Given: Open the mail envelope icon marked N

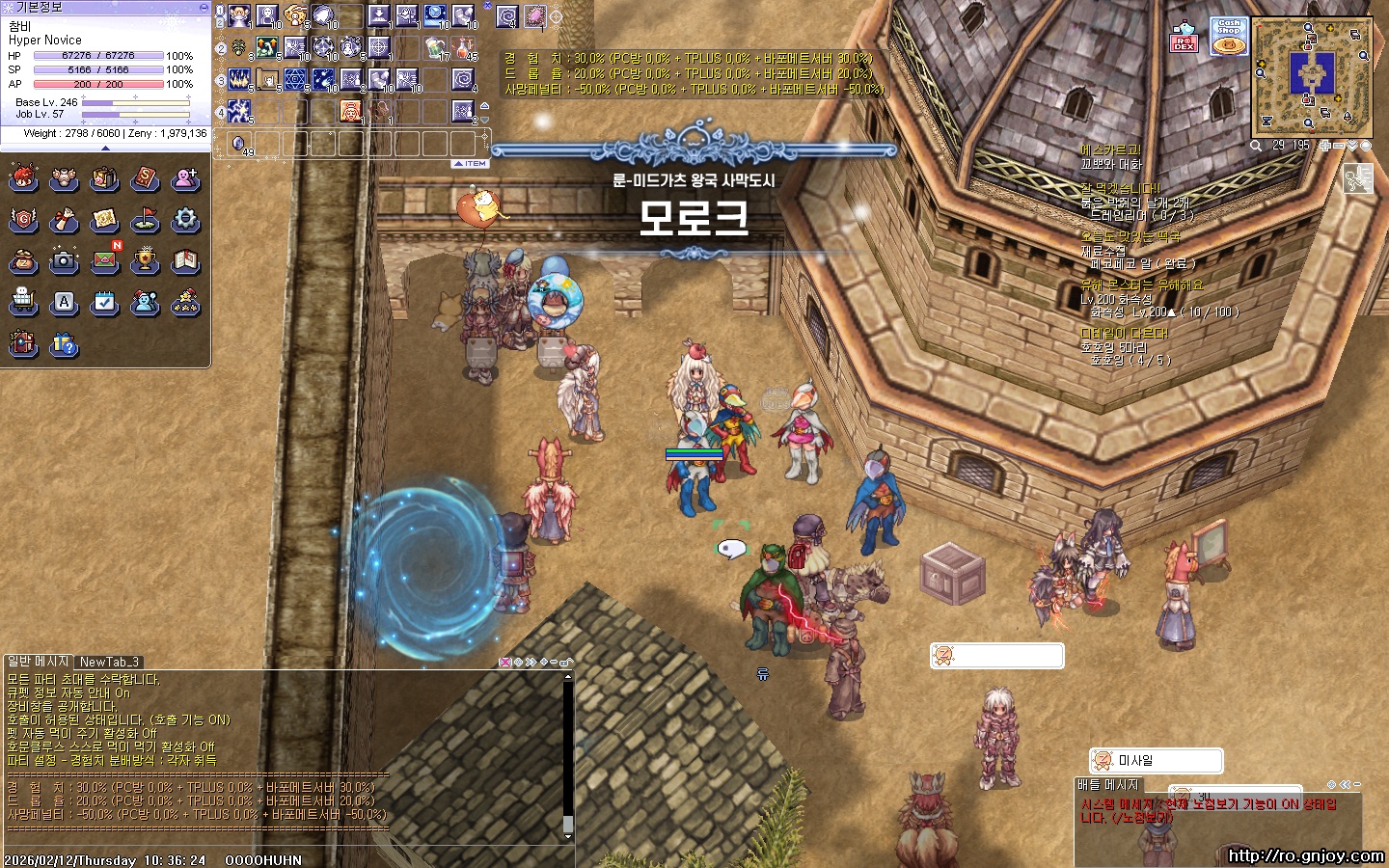Looking at the screenshot, I should [104, 260].
